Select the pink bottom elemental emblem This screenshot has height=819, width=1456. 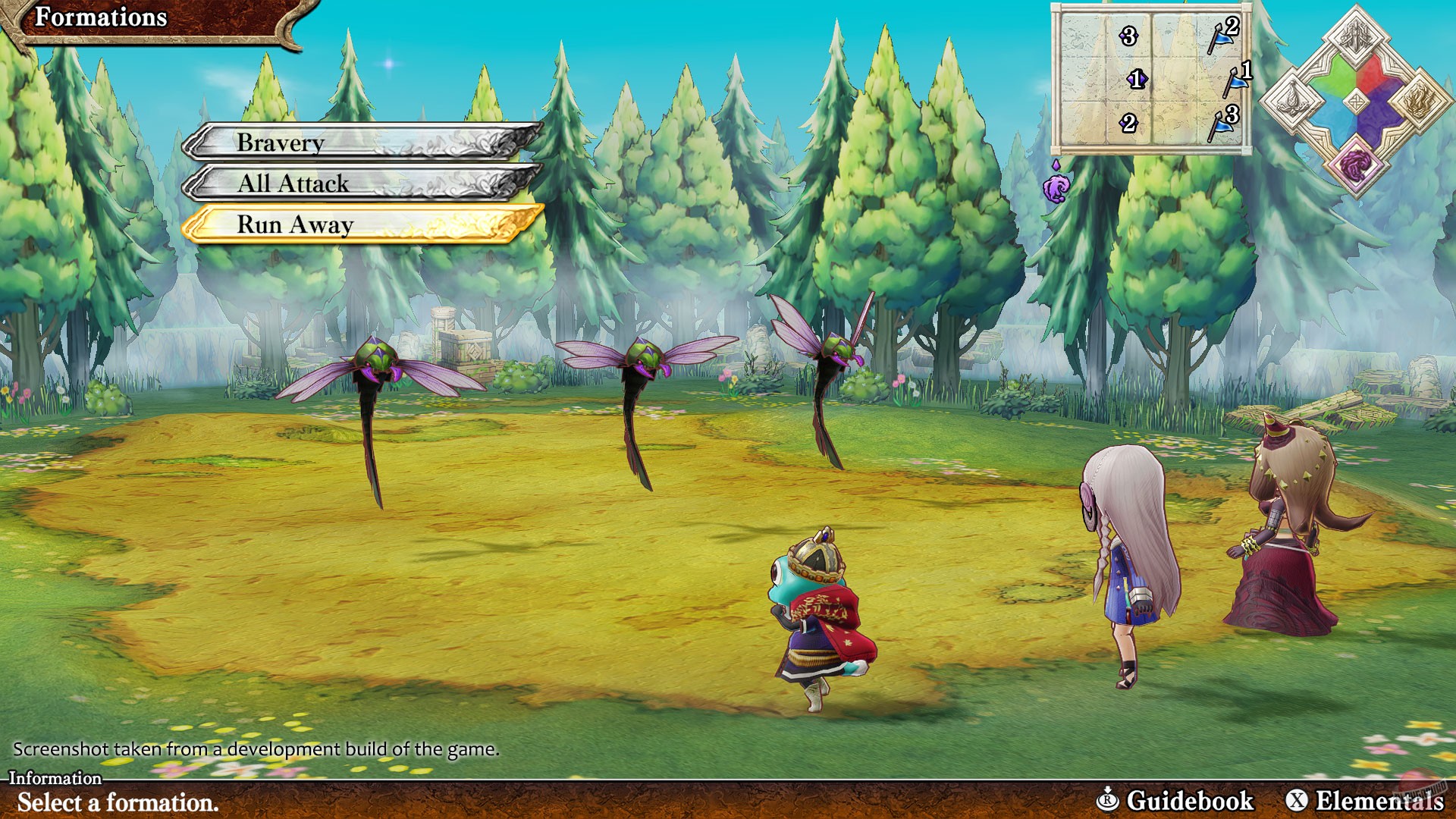(1357, 166)
